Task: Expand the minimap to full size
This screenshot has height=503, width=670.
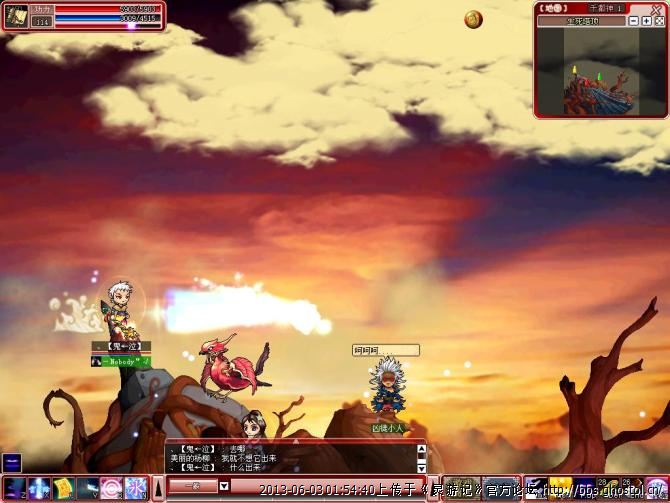Action: pyautogui.click(x=659, y=21)
